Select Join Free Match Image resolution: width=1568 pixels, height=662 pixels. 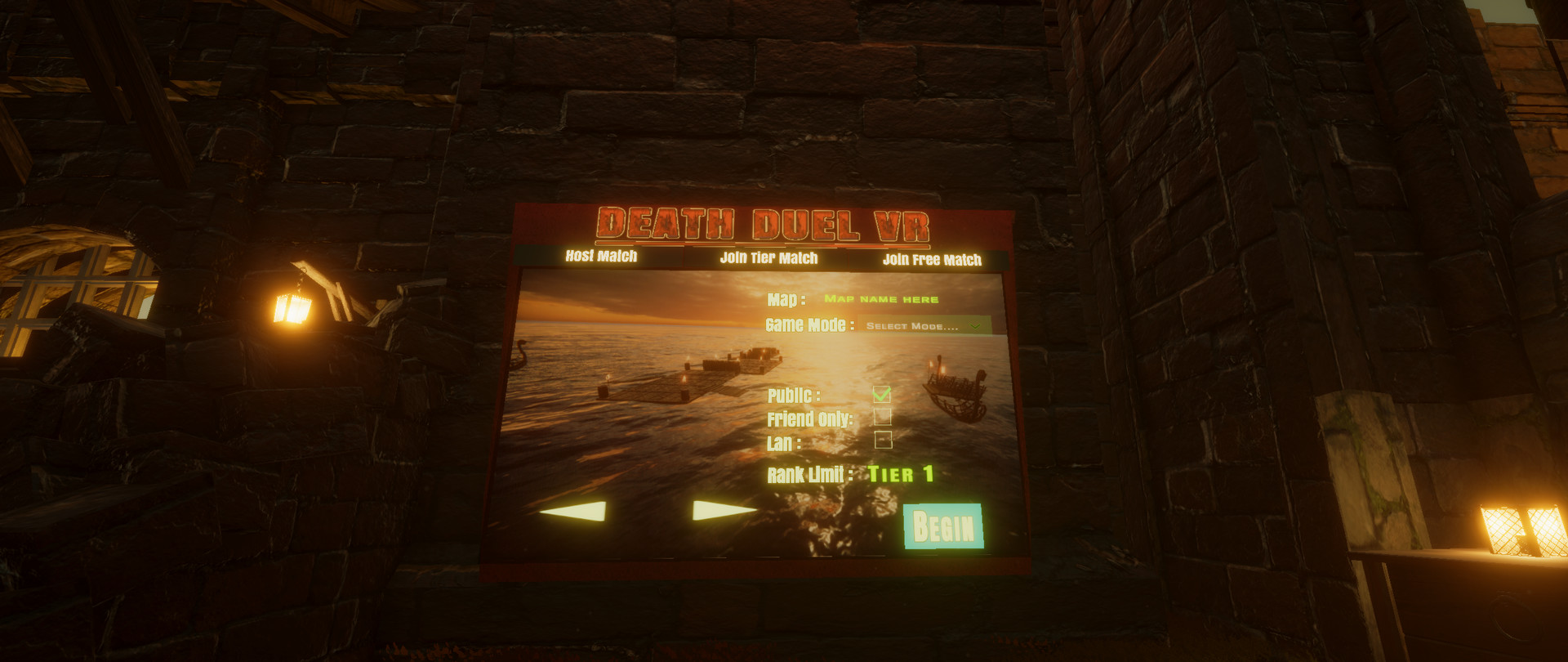click(x=933, y=258)
